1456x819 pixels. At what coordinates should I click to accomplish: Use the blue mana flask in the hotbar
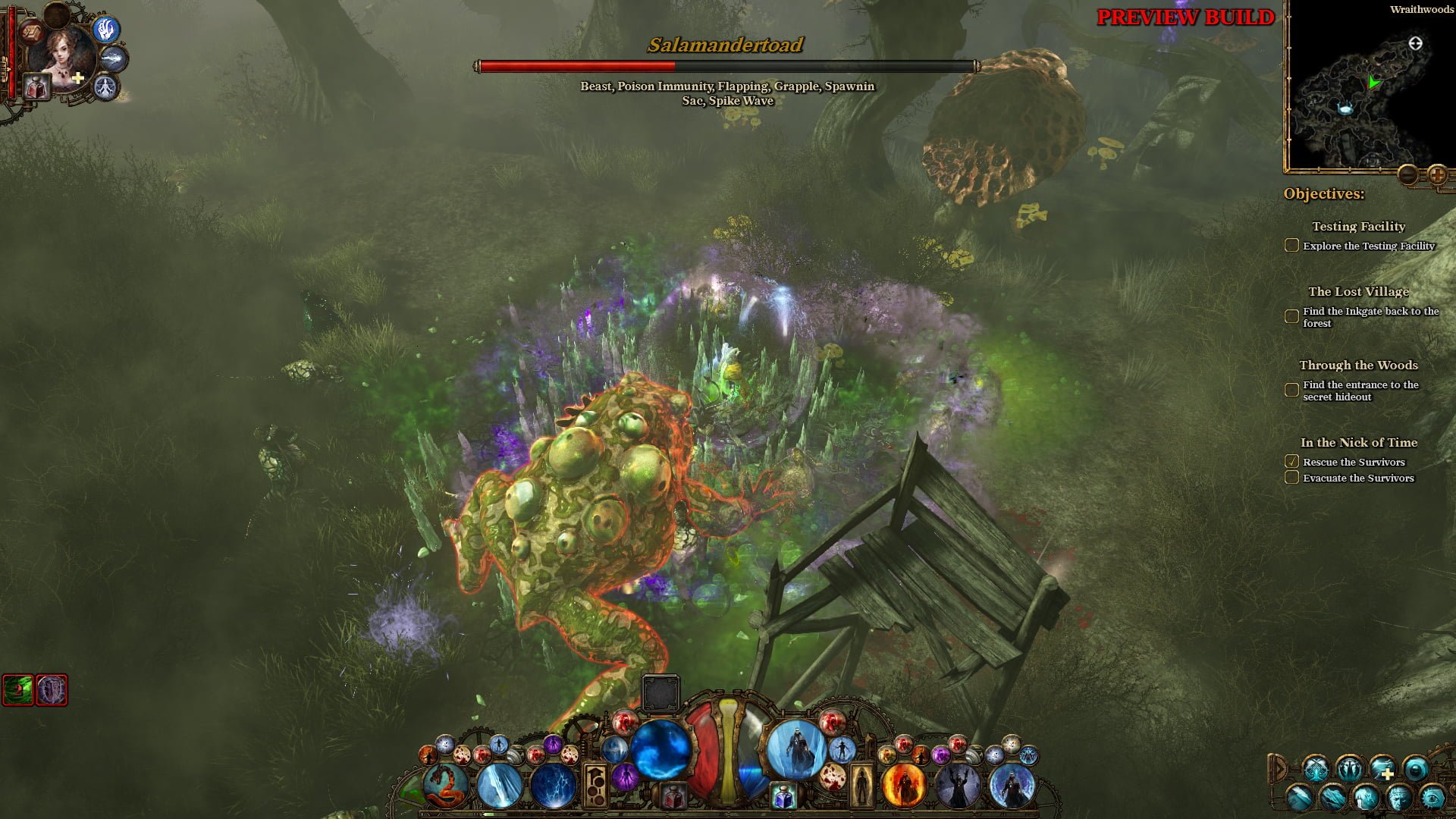point(784,793)
